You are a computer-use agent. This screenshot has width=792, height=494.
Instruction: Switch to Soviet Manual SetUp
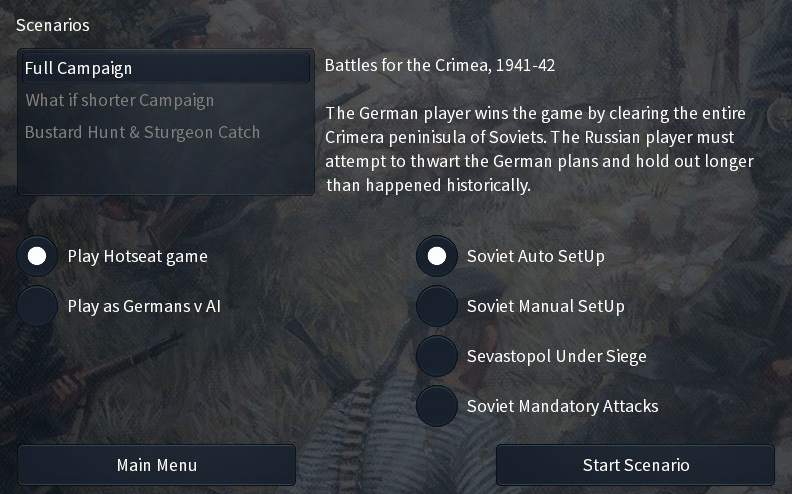pos(436,306)
